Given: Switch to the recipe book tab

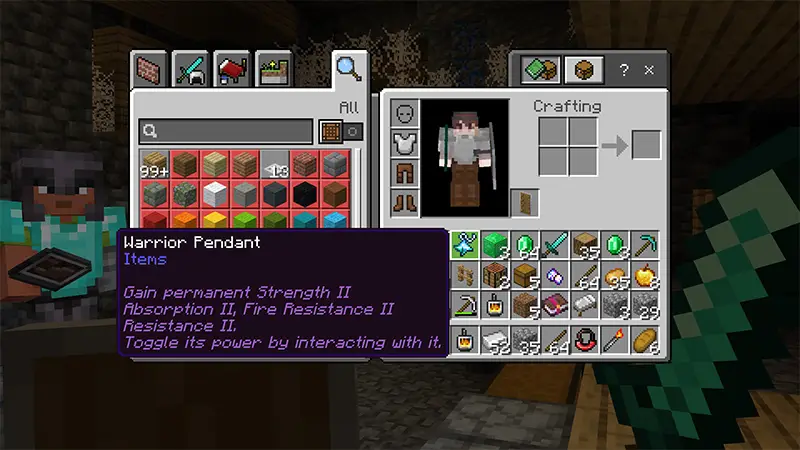Looking at the screenshot, I should point(541,70).
